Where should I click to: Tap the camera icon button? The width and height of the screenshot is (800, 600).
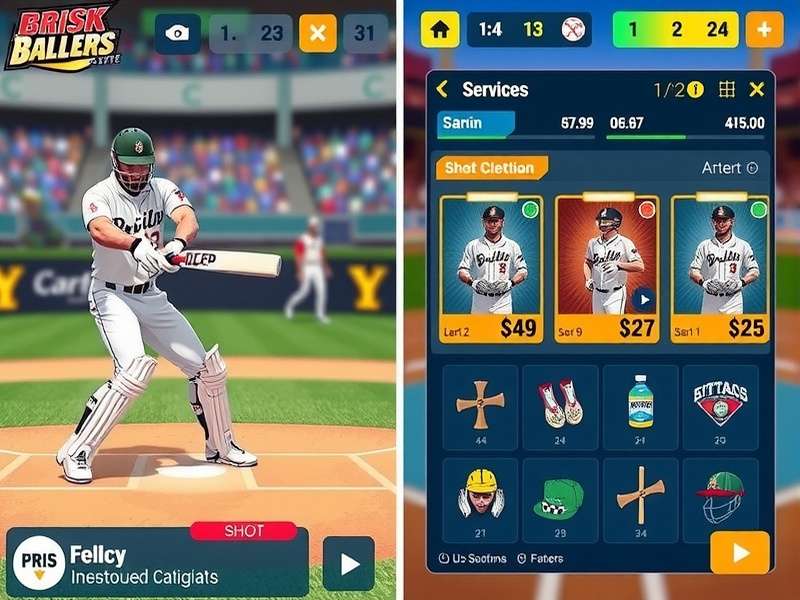tap(177, 33)
